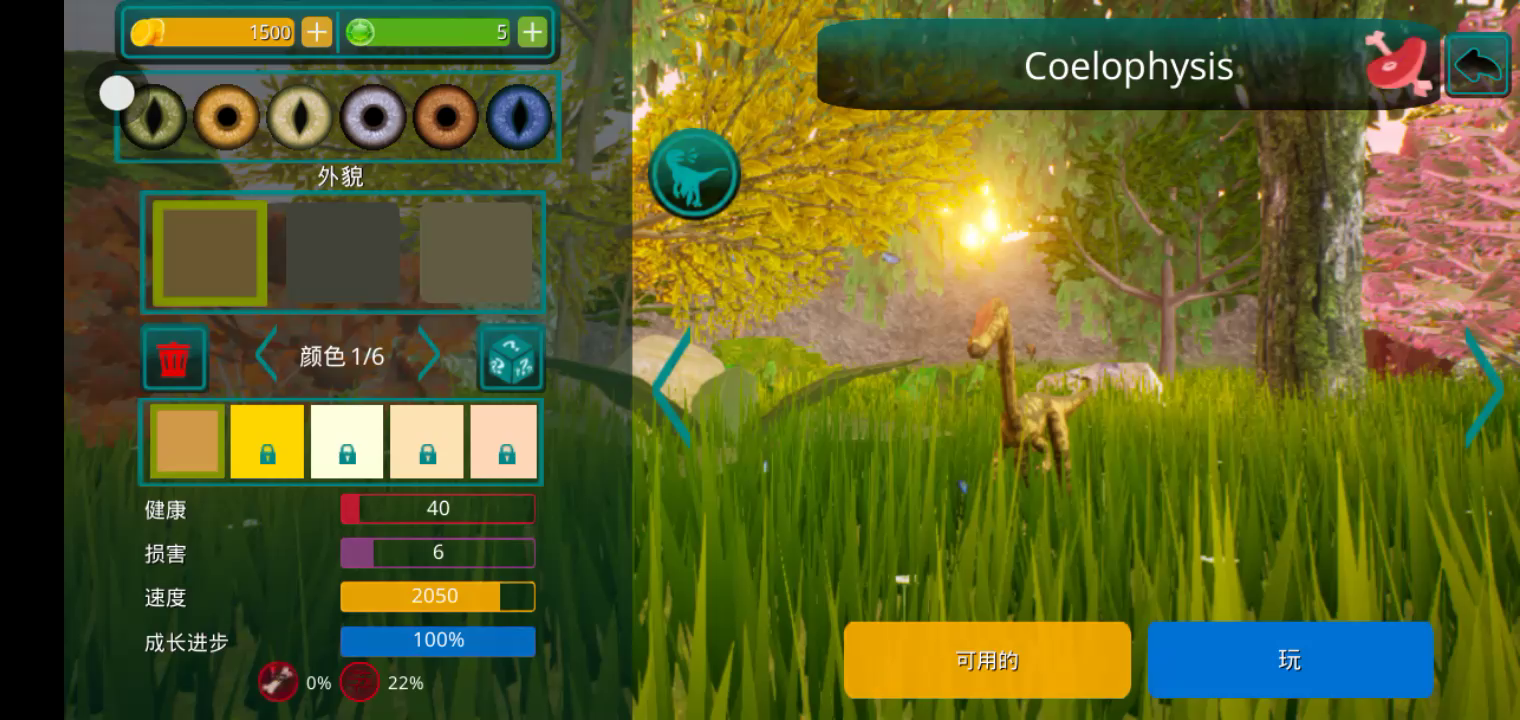
Task: Select the locked bright yellow color
Action: 267,441
